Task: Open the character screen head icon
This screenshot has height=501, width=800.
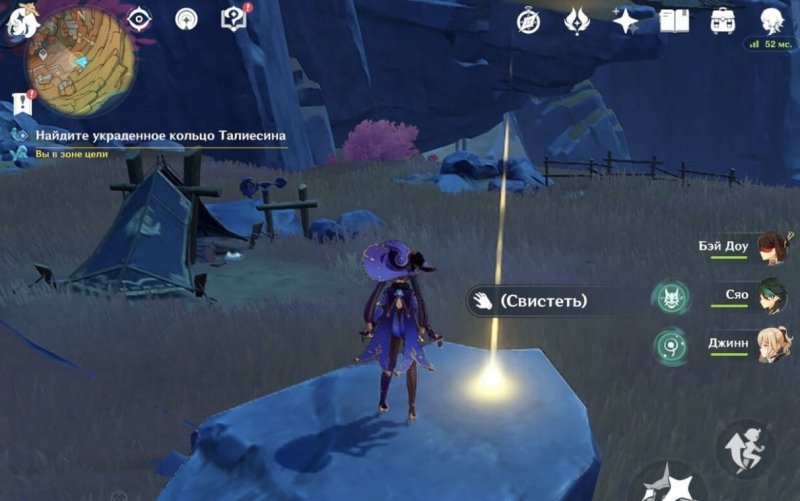Action: pyautogui.click(x=771, y=20)
